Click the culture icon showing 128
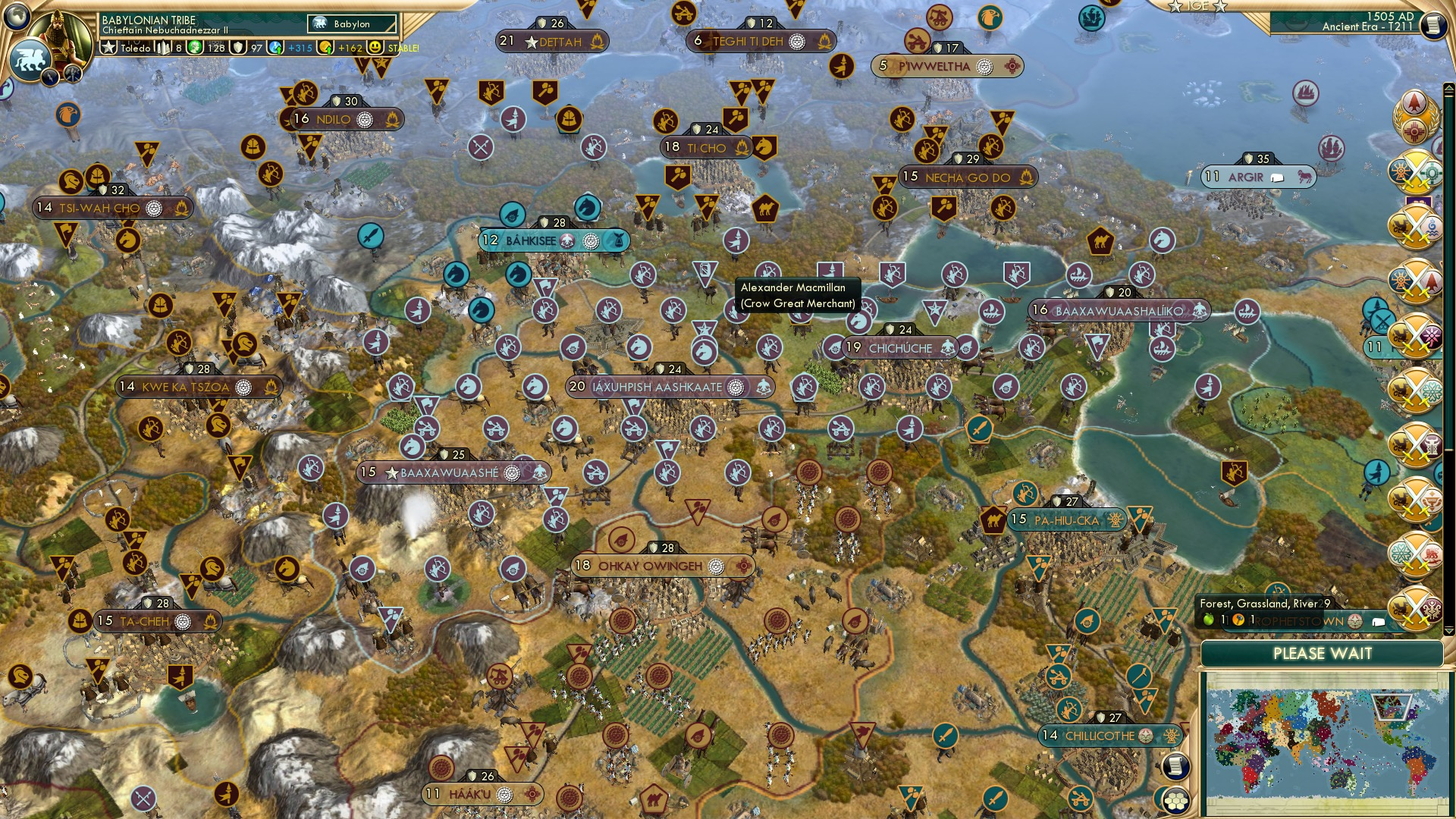1456x819 pixels. click(194, 47)
